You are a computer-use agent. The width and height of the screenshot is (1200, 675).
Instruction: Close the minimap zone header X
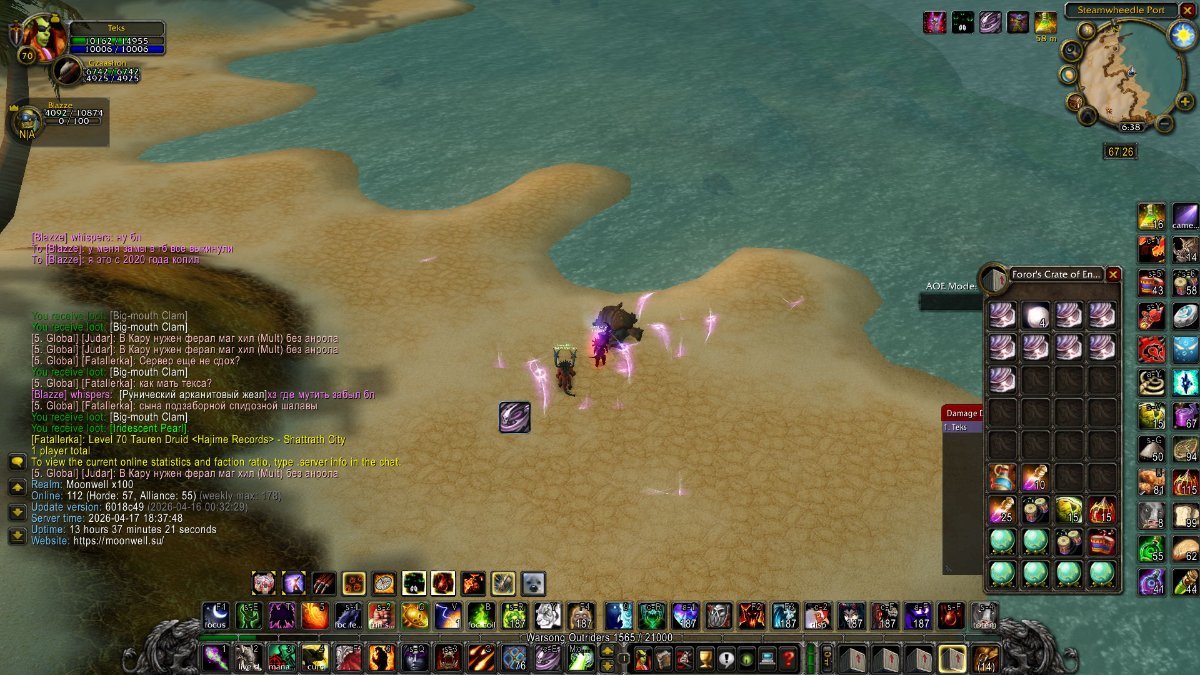[1187, 10]
